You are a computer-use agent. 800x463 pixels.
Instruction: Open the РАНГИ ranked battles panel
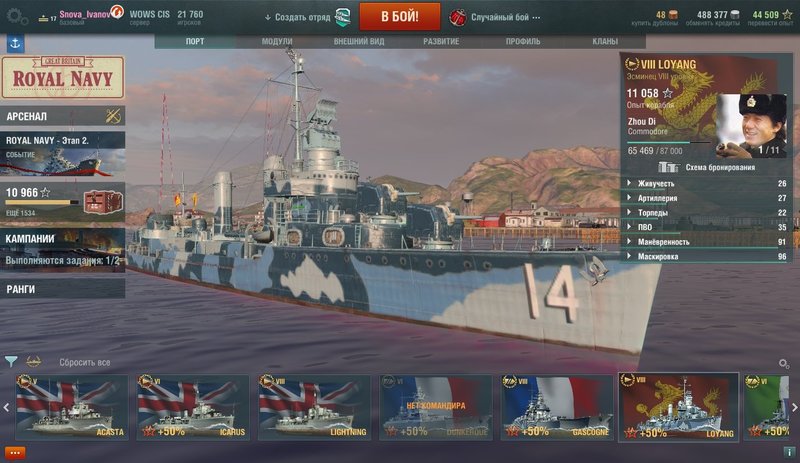pos(62,289)
